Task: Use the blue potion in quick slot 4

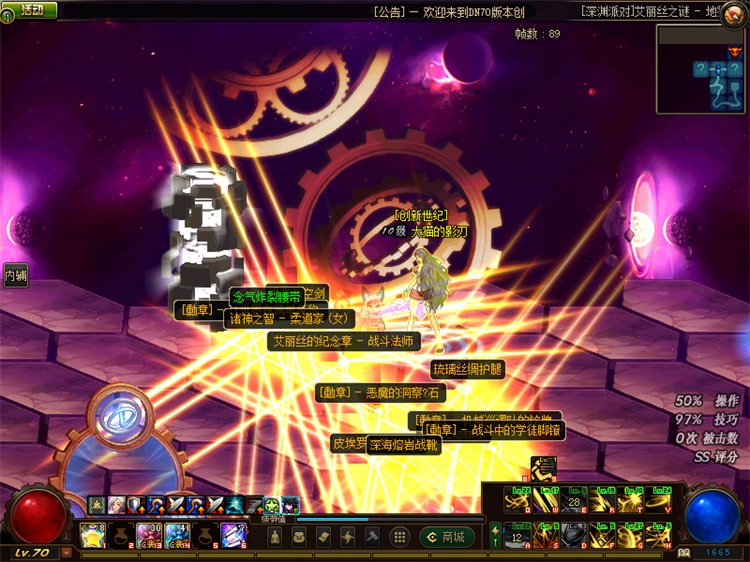Action: [x=177, y=535]
